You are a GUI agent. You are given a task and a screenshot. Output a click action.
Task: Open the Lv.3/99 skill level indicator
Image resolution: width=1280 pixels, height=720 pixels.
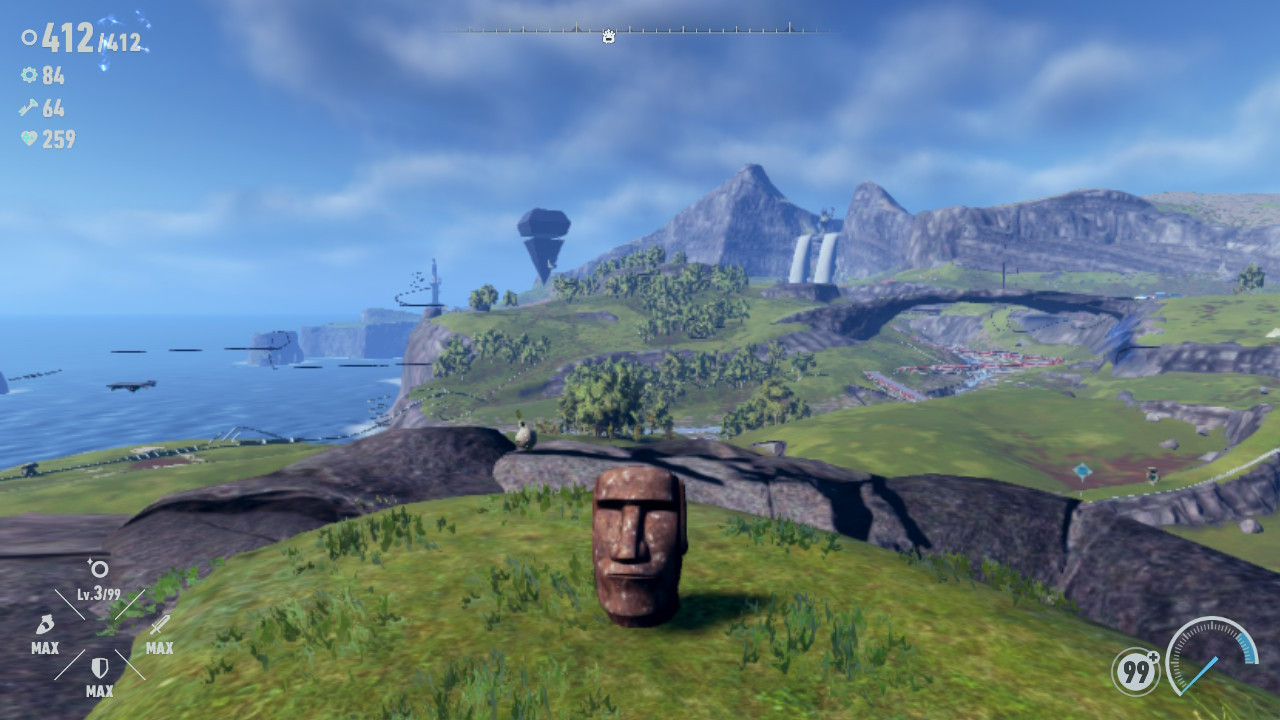pyautogui.click(x=99, y=592)
